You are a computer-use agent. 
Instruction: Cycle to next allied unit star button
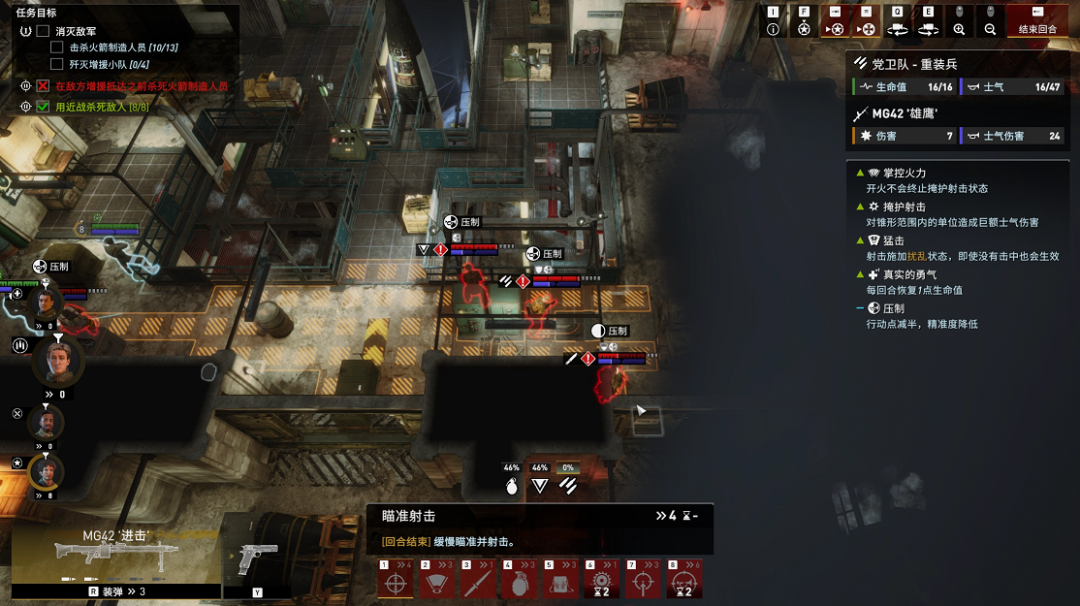835,29
